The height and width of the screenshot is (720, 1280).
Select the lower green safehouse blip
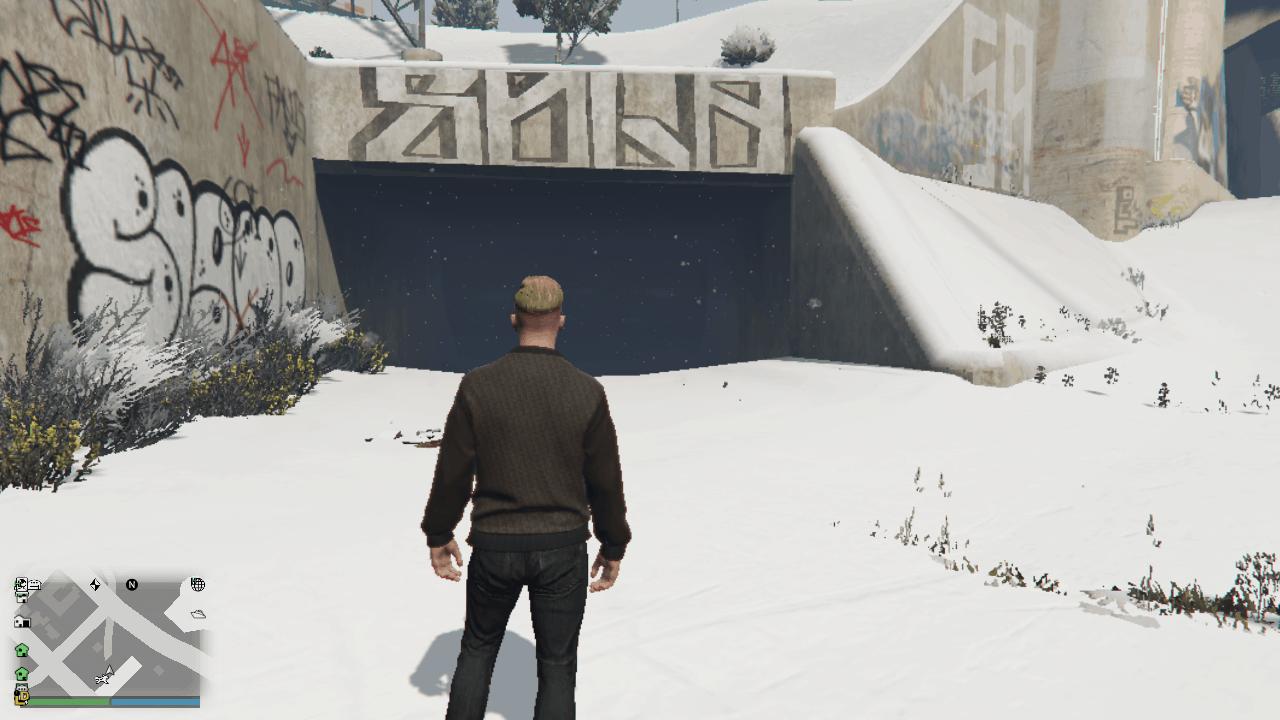21,673
